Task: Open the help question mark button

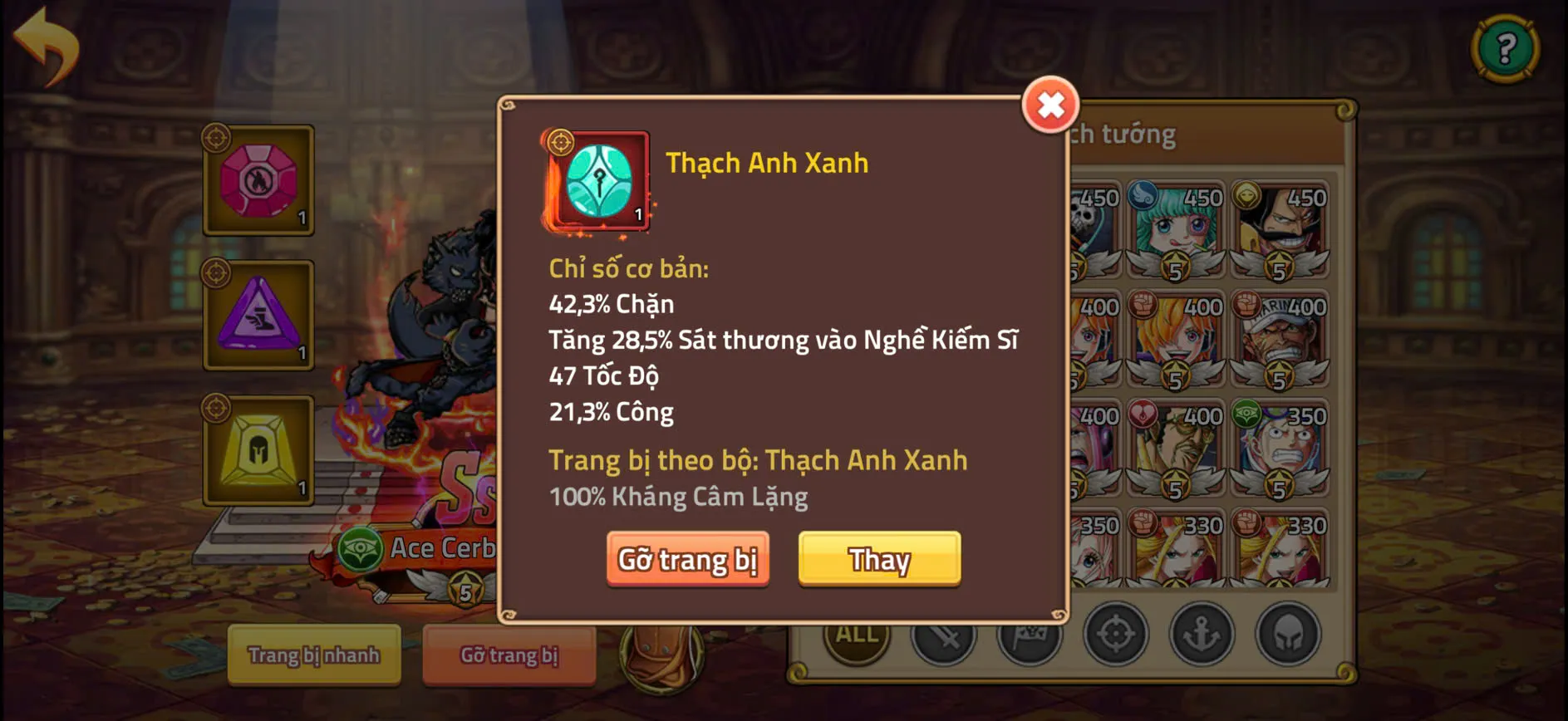Action: pos(1506,46)
